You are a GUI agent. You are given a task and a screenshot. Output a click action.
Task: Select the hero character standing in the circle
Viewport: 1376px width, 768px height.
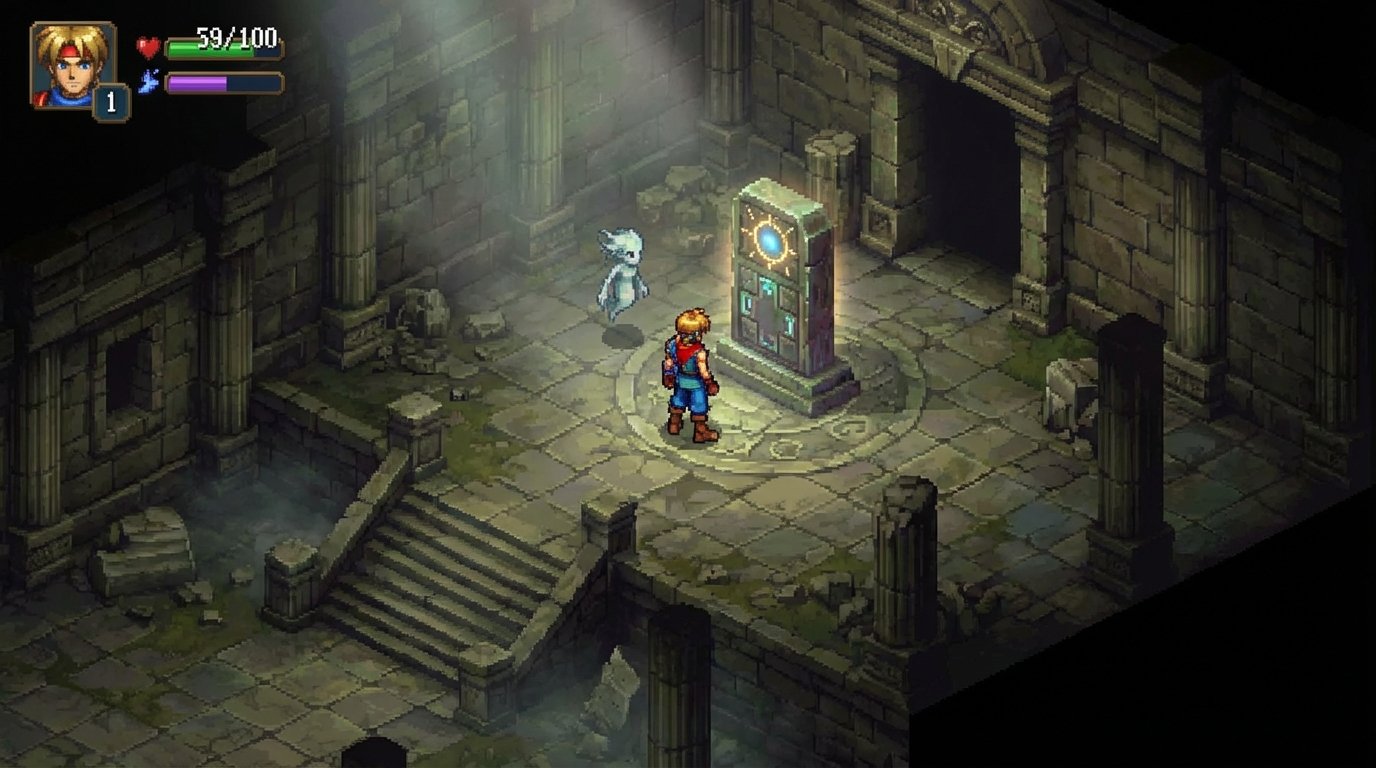click(x=690, y=375)
